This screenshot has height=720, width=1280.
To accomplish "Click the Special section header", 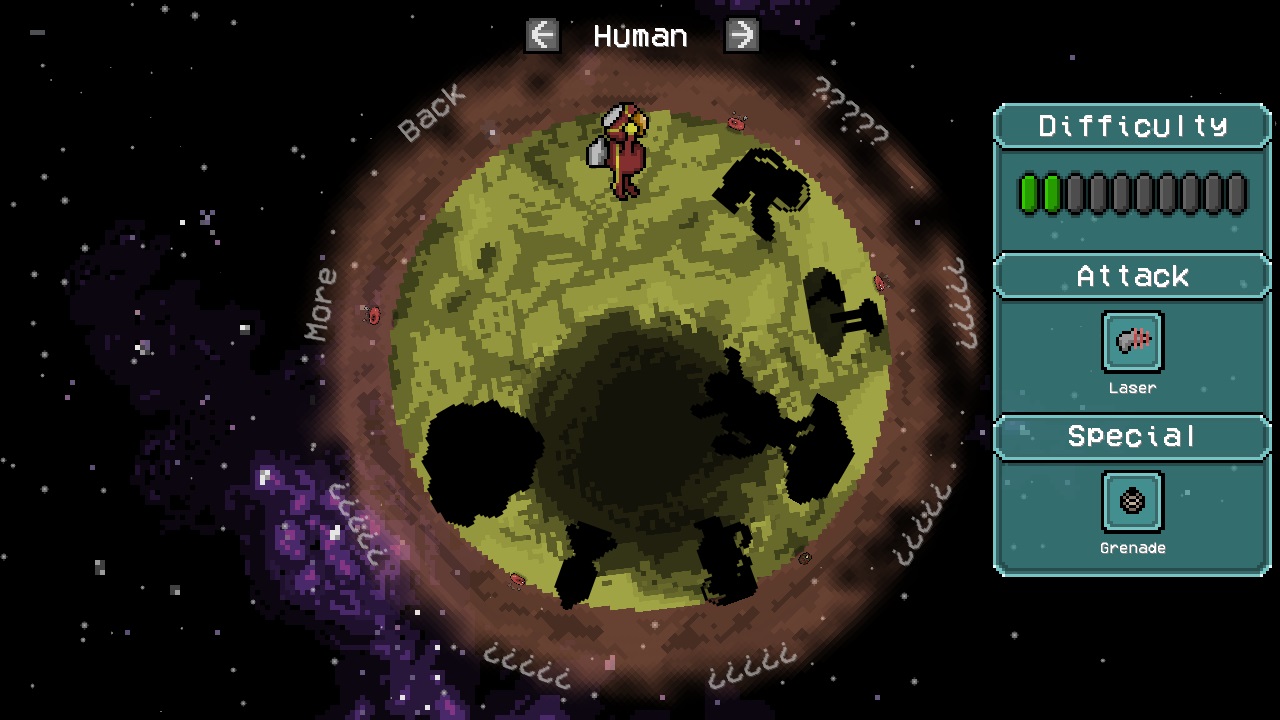I will 1132,437.
